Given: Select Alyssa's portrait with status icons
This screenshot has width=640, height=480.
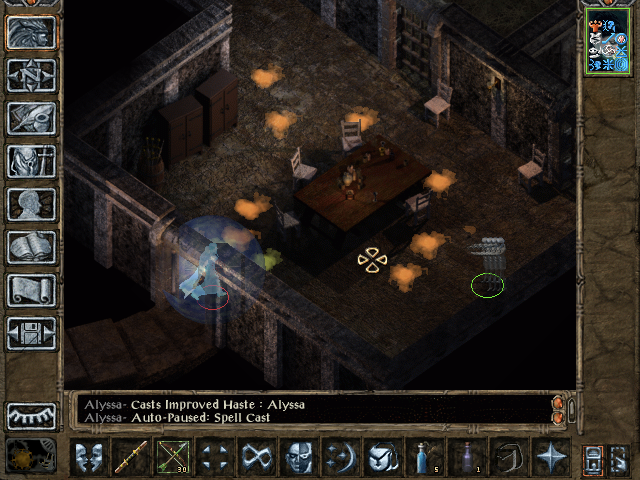Looking at the screenshot, I should coord(608,41).
